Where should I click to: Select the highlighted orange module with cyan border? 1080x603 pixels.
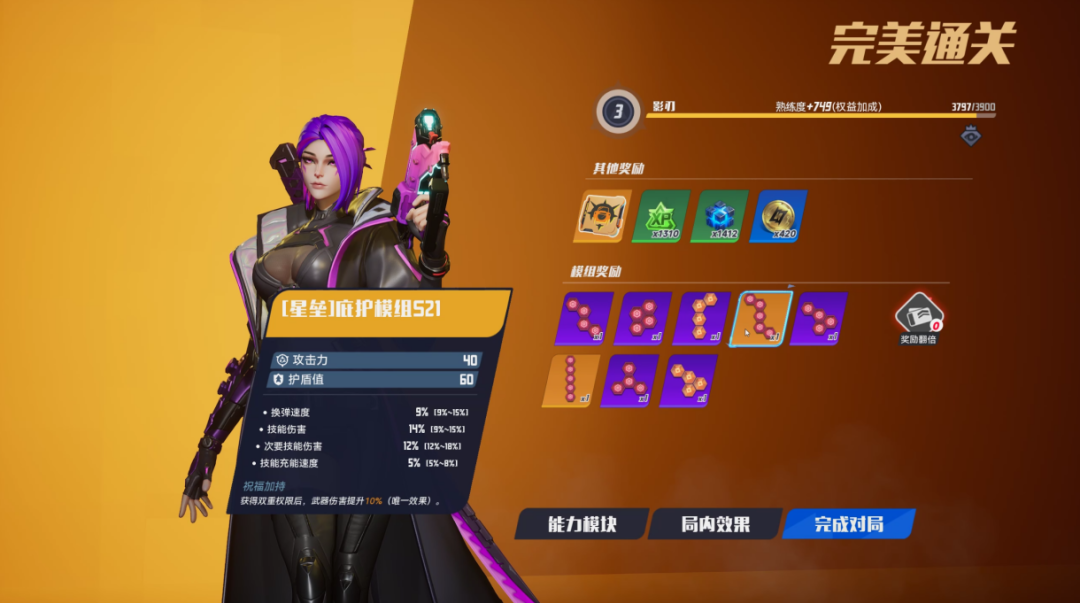click(x=764, y=319)
